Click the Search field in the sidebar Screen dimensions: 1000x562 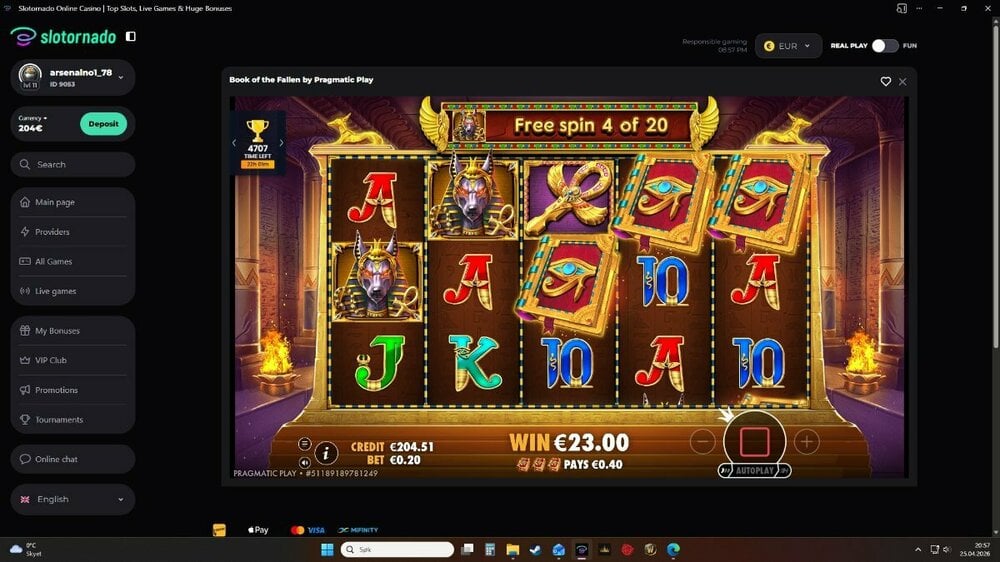click(73, 164)
